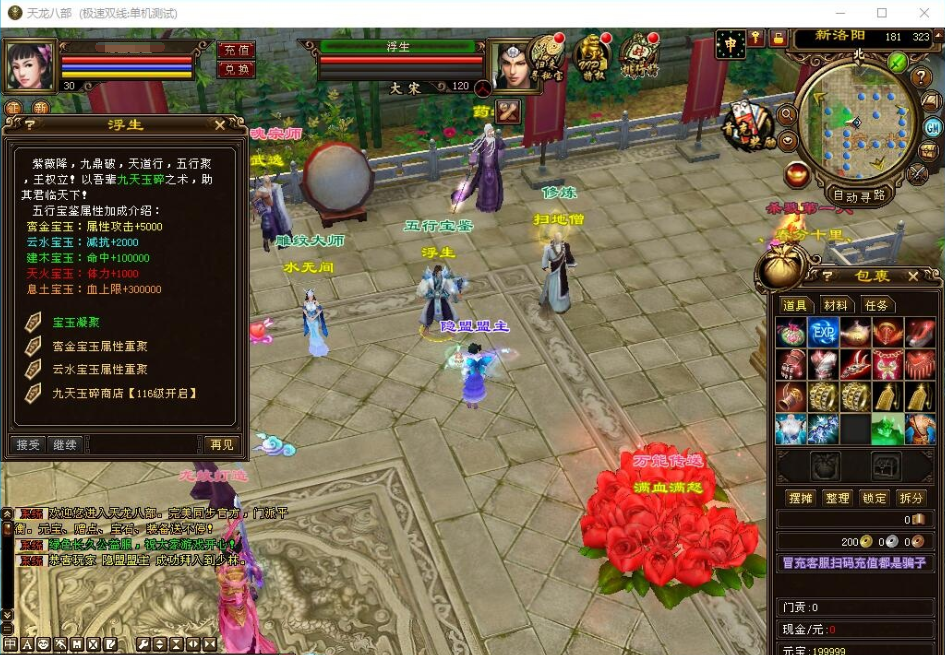
Task: Click the magnifier icon left of minimap
Action: pyautogui.click(x=787, y=114)
